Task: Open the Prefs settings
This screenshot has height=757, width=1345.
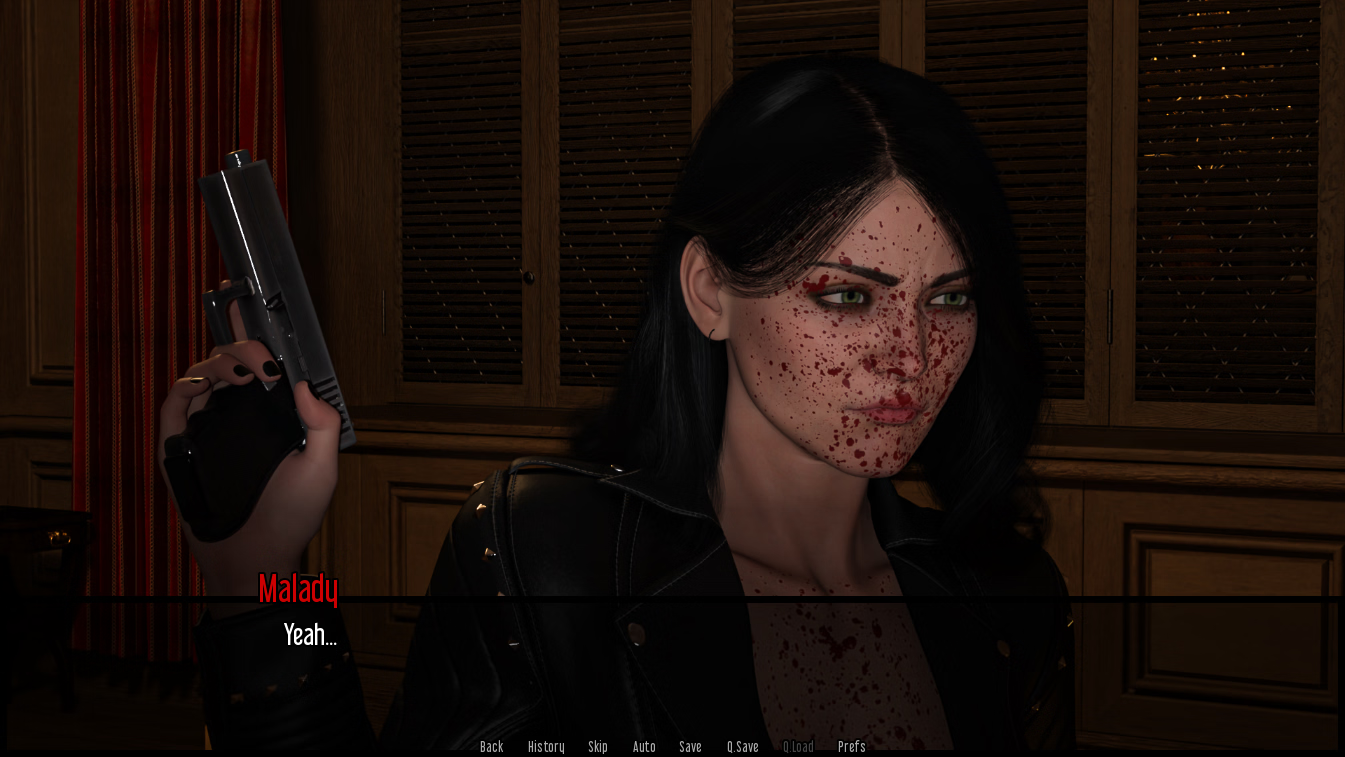Action: pos(851,747)
